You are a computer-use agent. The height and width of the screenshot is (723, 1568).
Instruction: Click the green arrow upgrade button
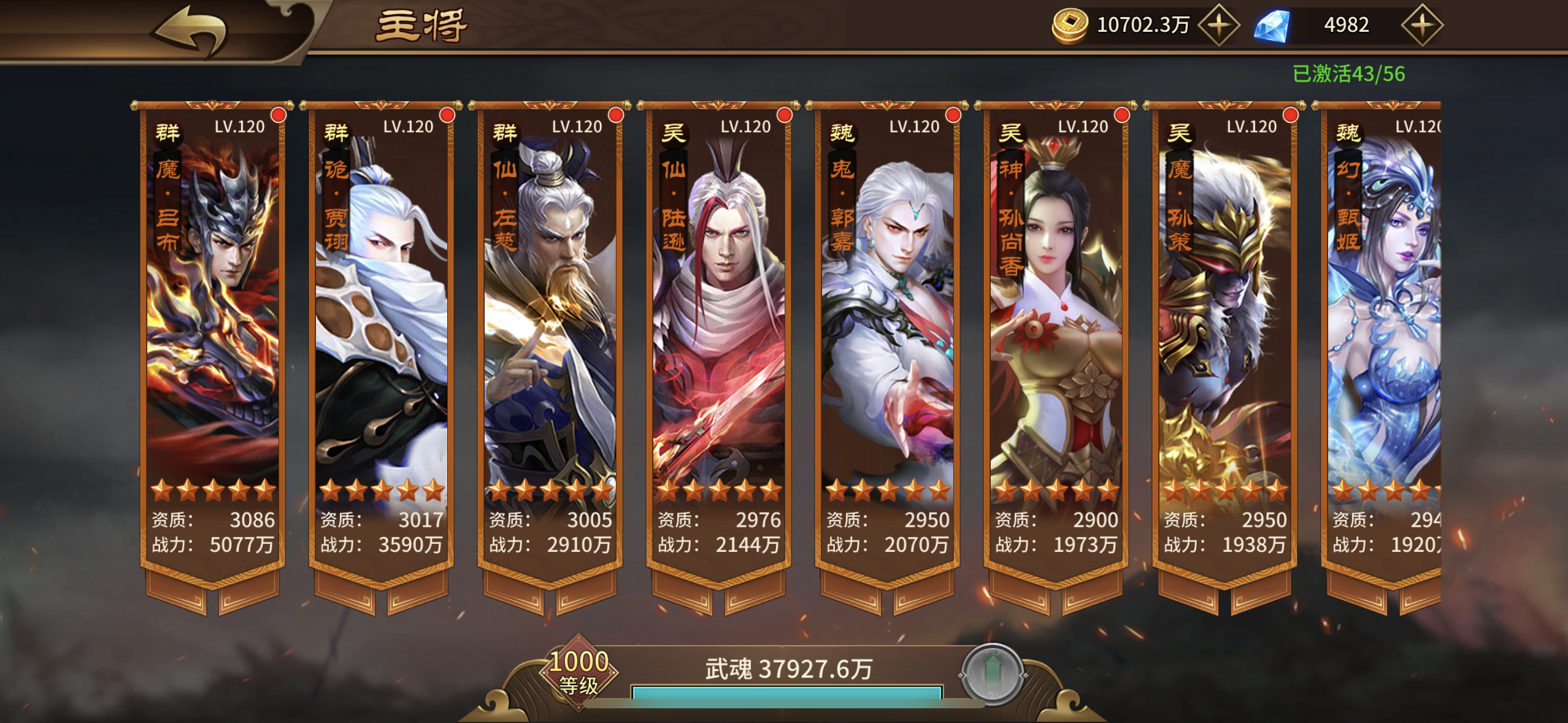(993, 674)
